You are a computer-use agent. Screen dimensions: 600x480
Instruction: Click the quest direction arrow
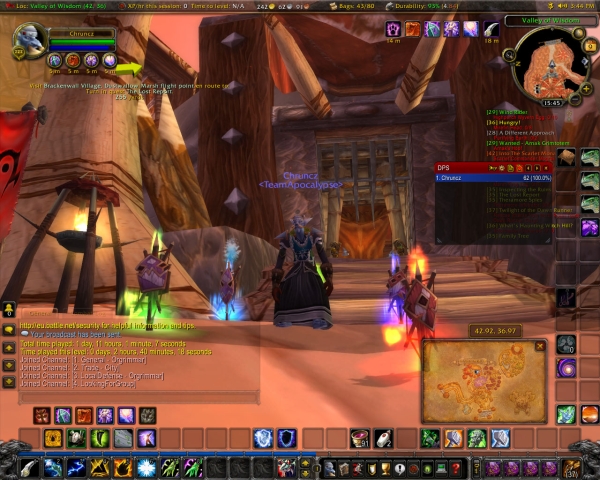point(130,69)
